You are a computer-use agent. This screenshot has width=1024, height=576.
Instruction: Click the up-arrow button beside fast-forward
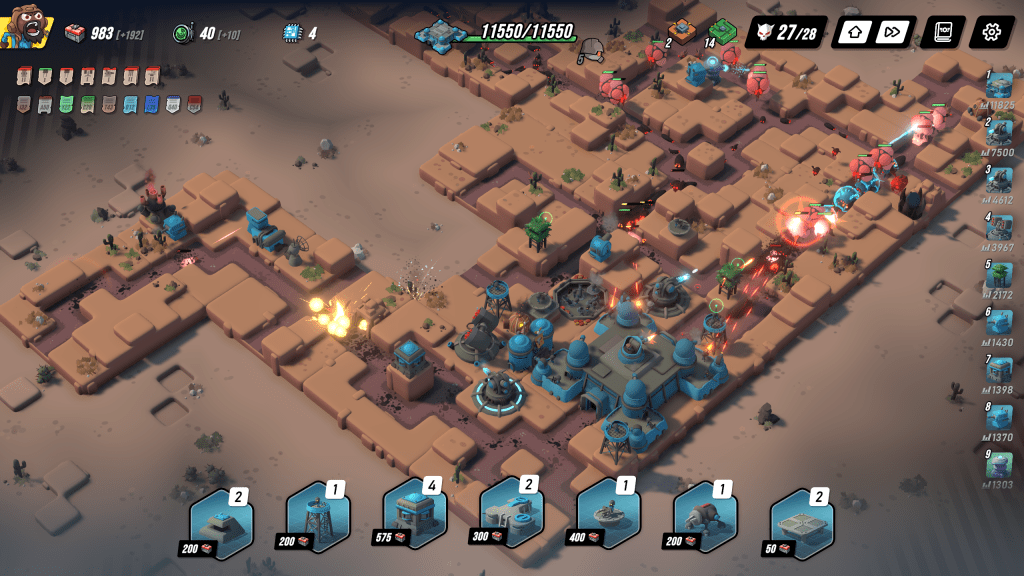[855, 32]
